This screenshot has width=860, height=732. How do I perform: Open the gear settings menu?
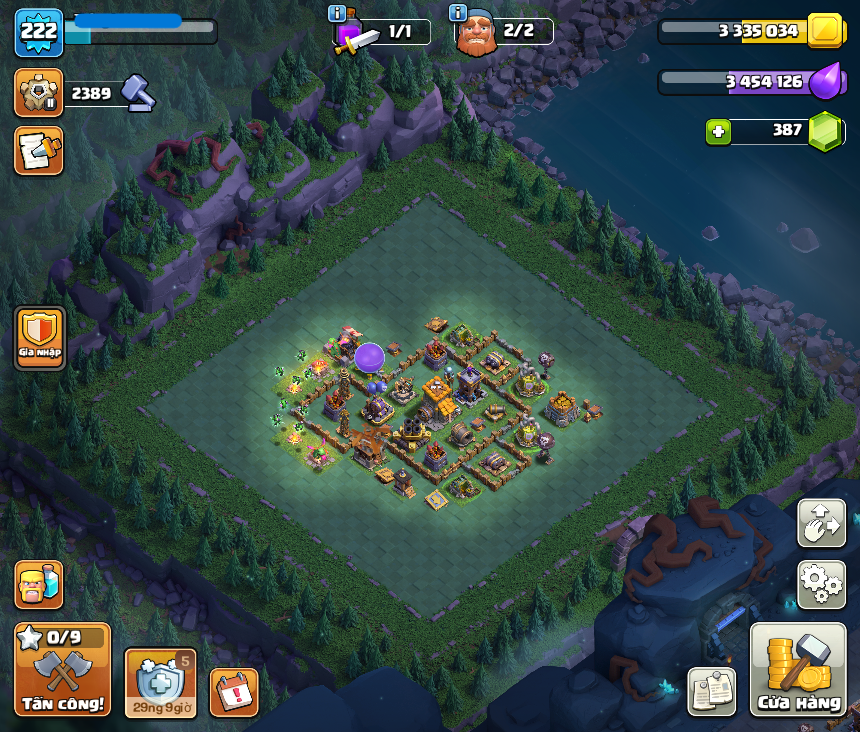[x=821, y=585]
